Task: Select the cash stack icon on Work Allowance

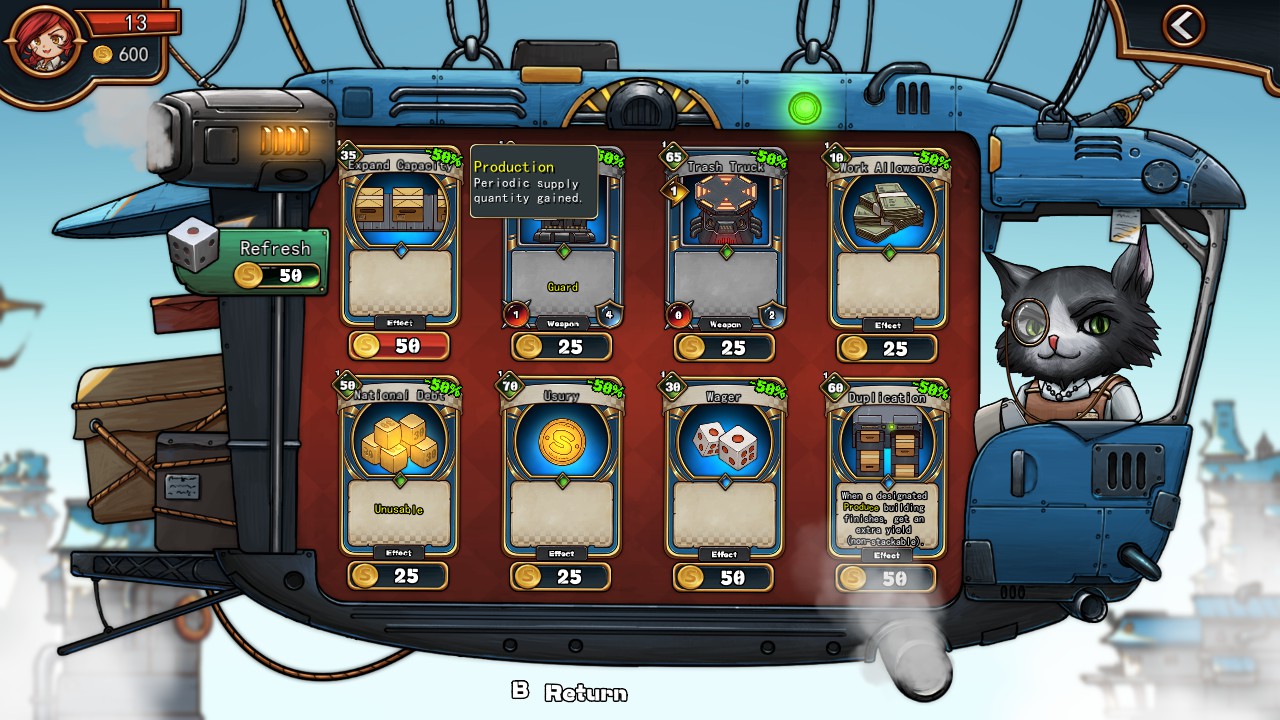Action: [x=884, y=210]
